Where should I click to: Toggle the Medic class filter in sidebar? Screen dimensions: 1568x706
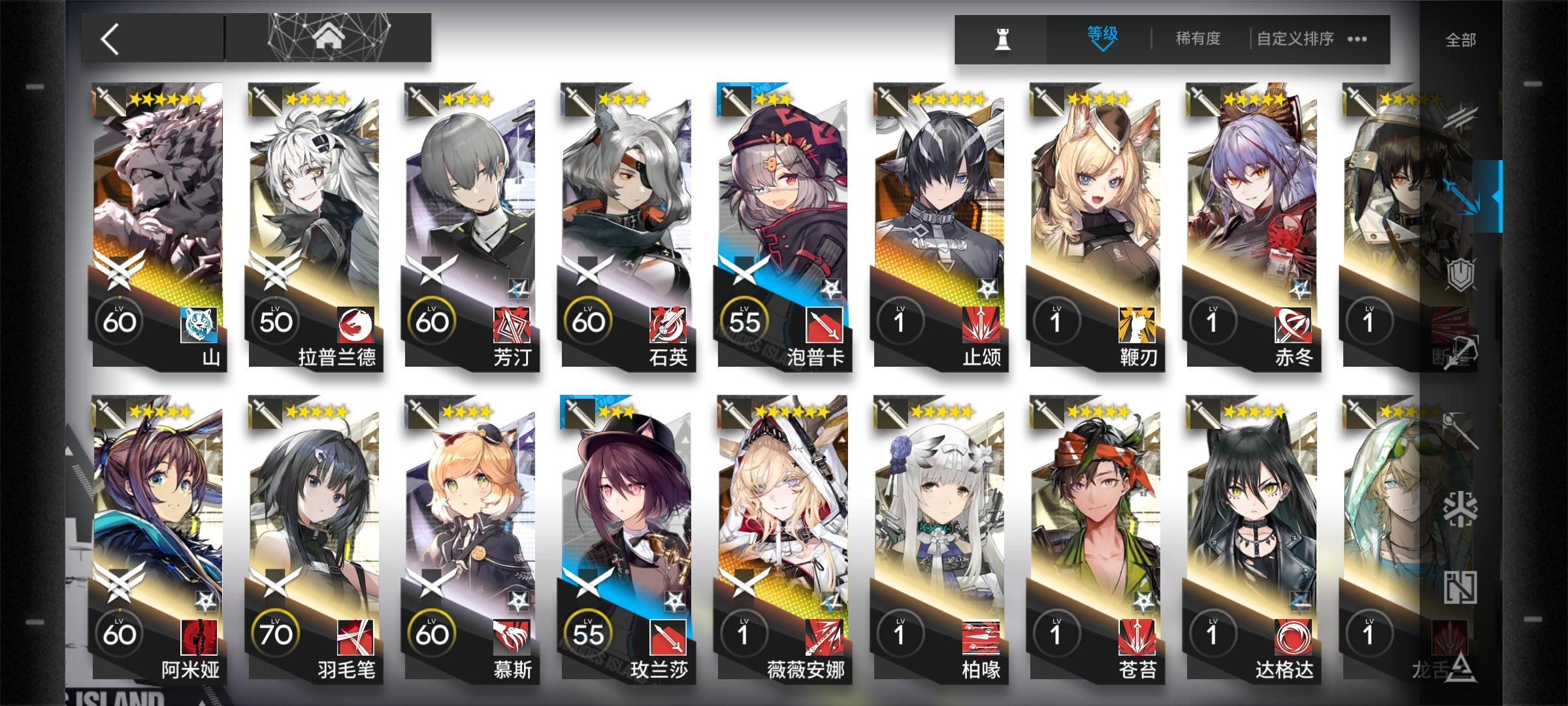tap(1462, 431)
